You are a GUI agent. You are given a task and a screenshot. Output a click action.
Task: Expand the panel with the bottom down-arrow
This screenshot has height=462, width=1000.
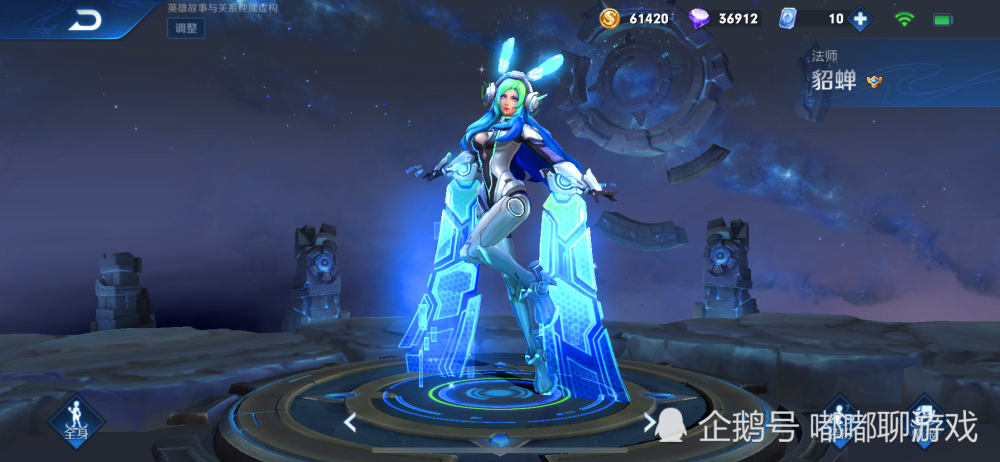[x=499, y=440]
